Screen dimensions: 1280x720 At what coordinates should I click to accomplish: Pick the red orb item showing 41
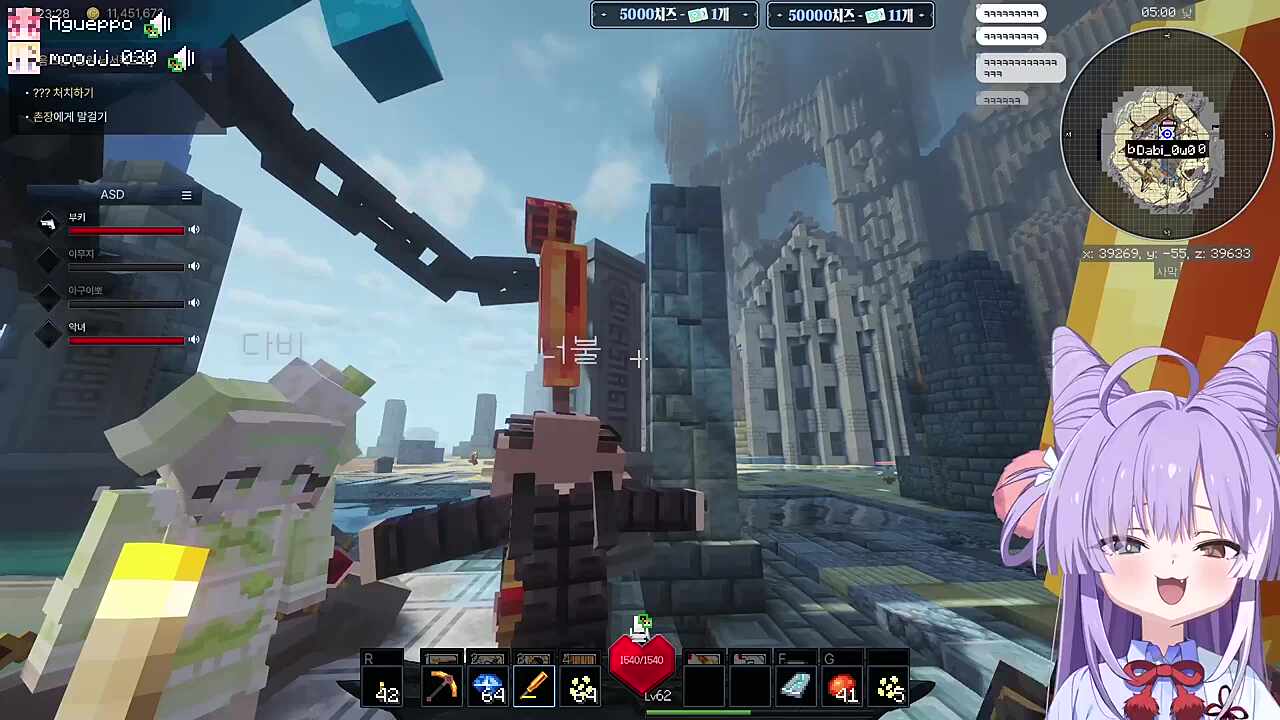[843, 687]
